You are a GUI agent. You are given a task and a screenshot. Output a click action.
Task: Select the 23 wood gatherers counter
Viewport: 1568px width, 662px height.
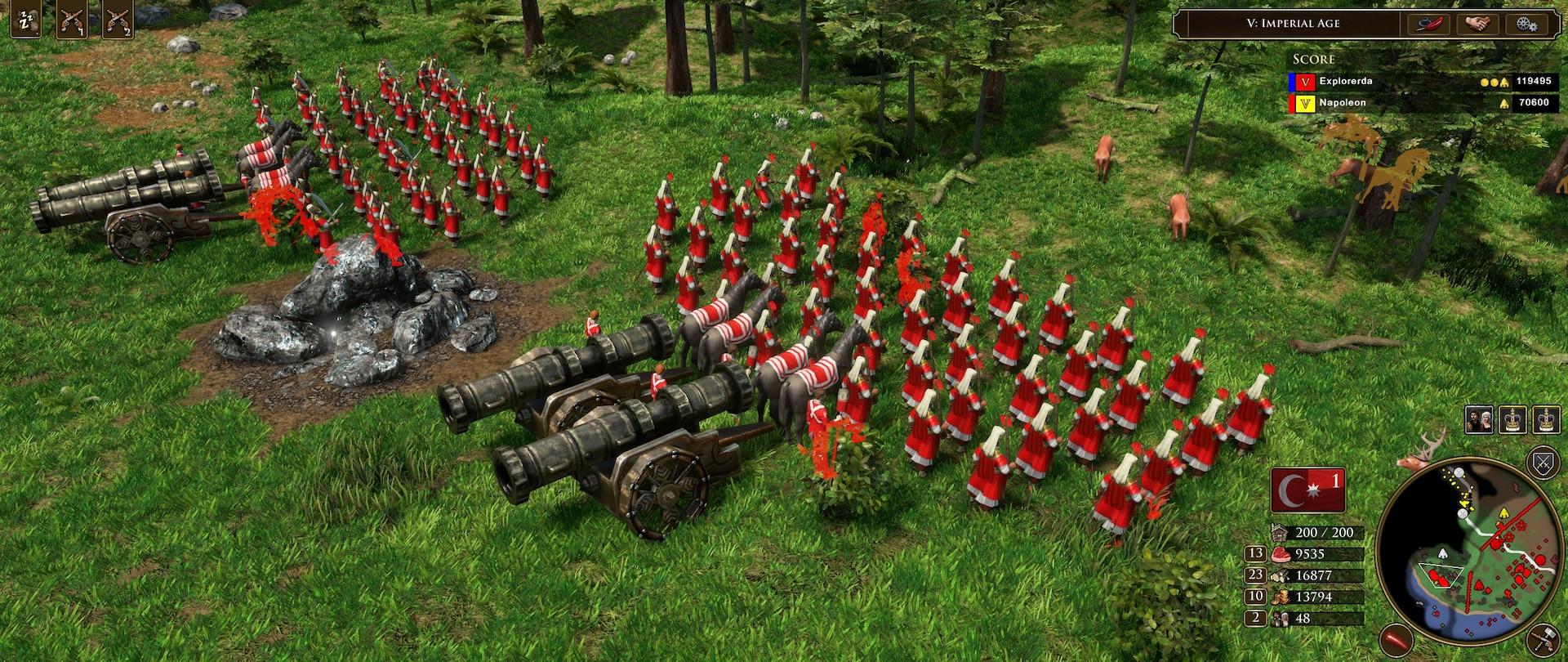(1256, 575)
